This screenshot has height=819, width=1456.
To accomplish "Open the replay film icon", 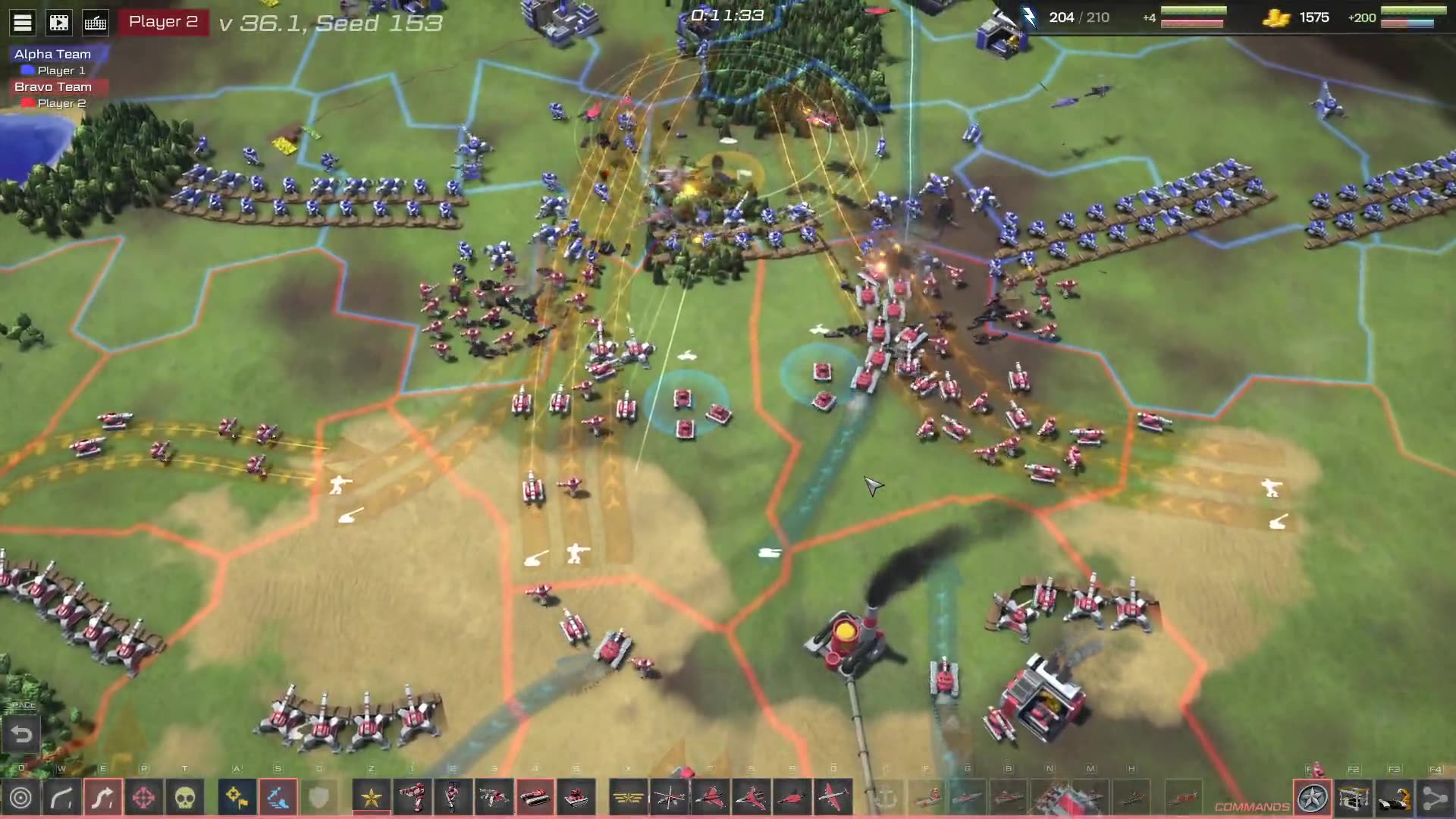I will click(59, 23).
